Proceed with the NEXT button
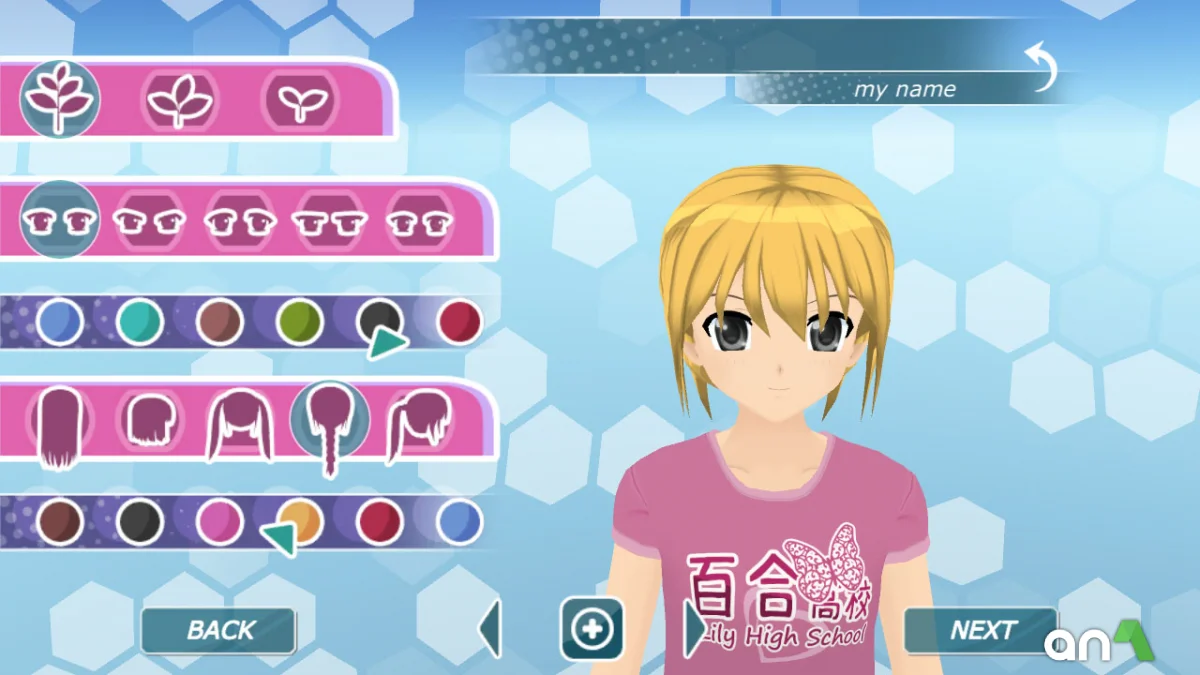 point(980,630)
